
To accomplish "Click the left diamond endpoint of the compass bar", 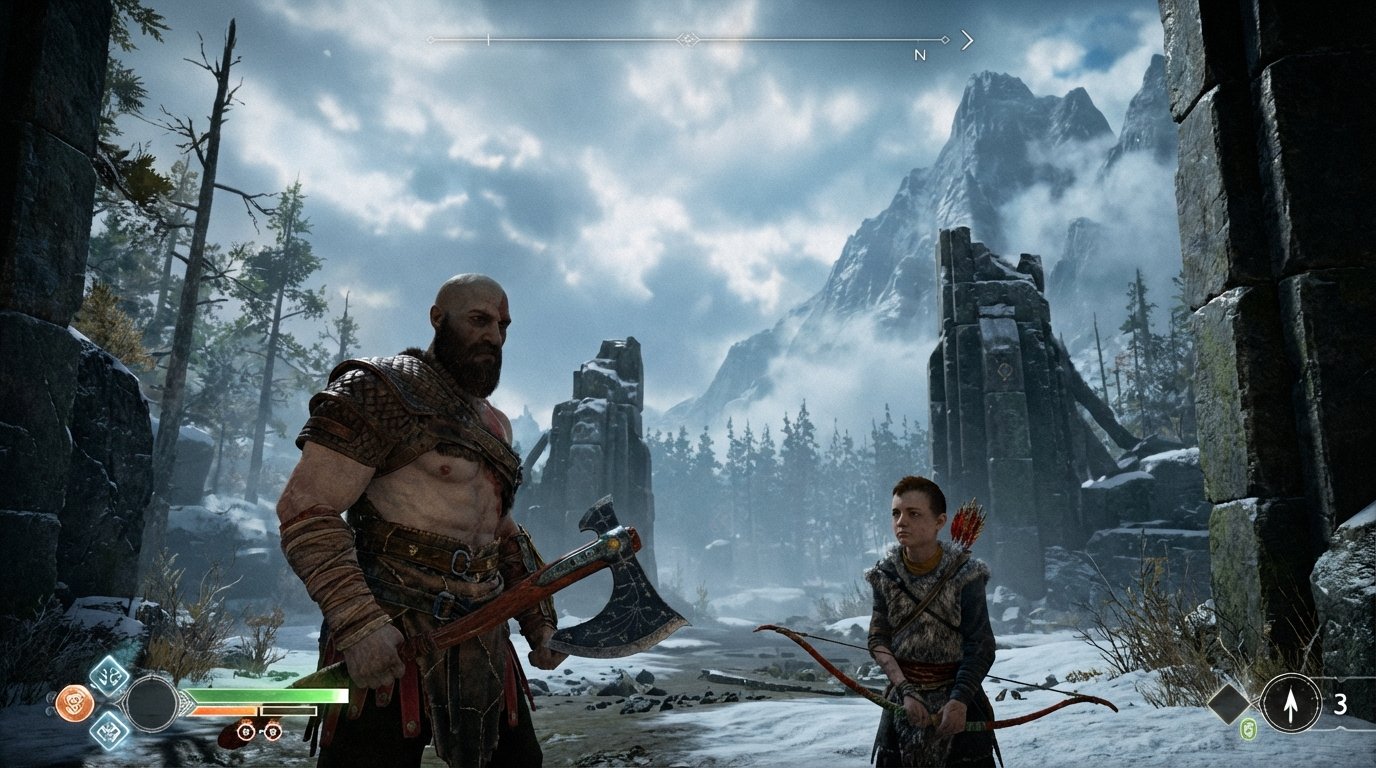I will [432, 39].
